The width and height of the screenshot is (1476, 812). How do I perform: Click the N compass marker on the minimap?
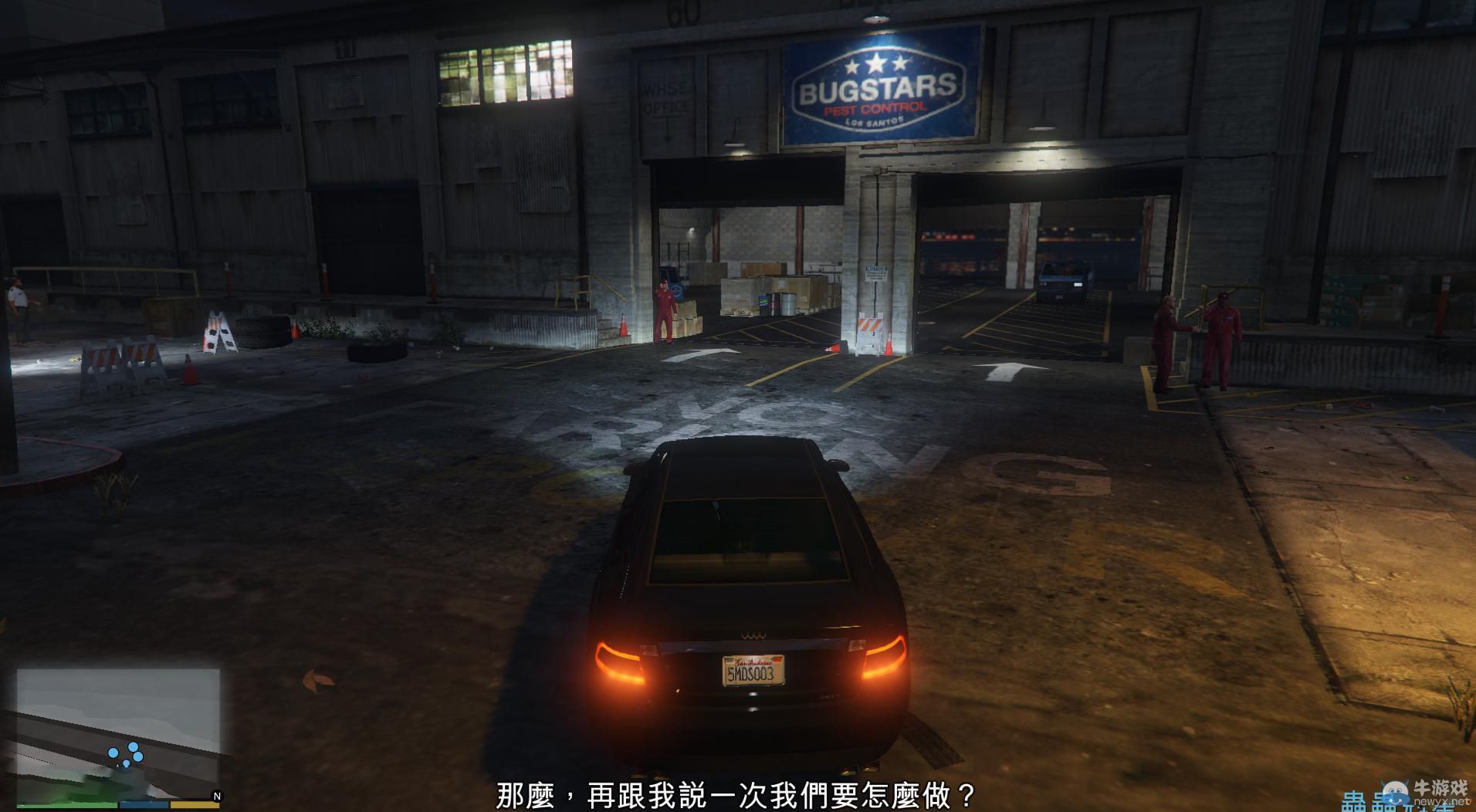(x=217, y=794)
